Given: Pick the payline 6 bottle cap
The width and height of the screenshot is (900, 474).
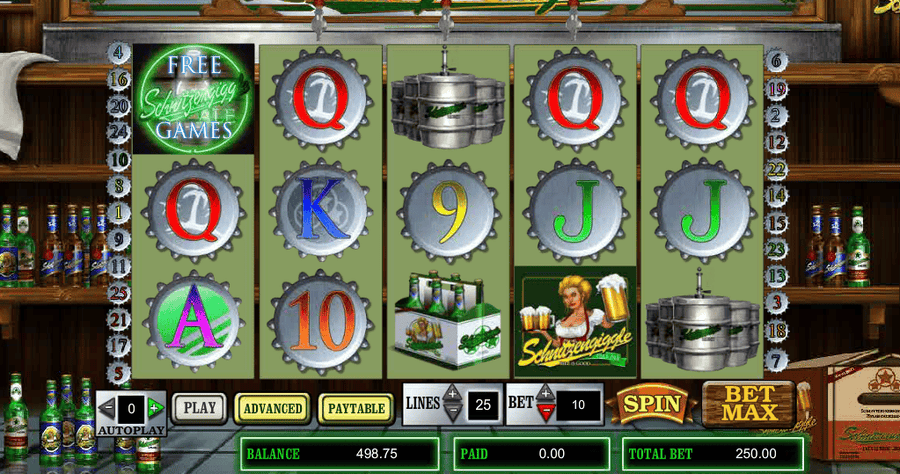Looking at the screenshot, I should (x=777, y=61).
